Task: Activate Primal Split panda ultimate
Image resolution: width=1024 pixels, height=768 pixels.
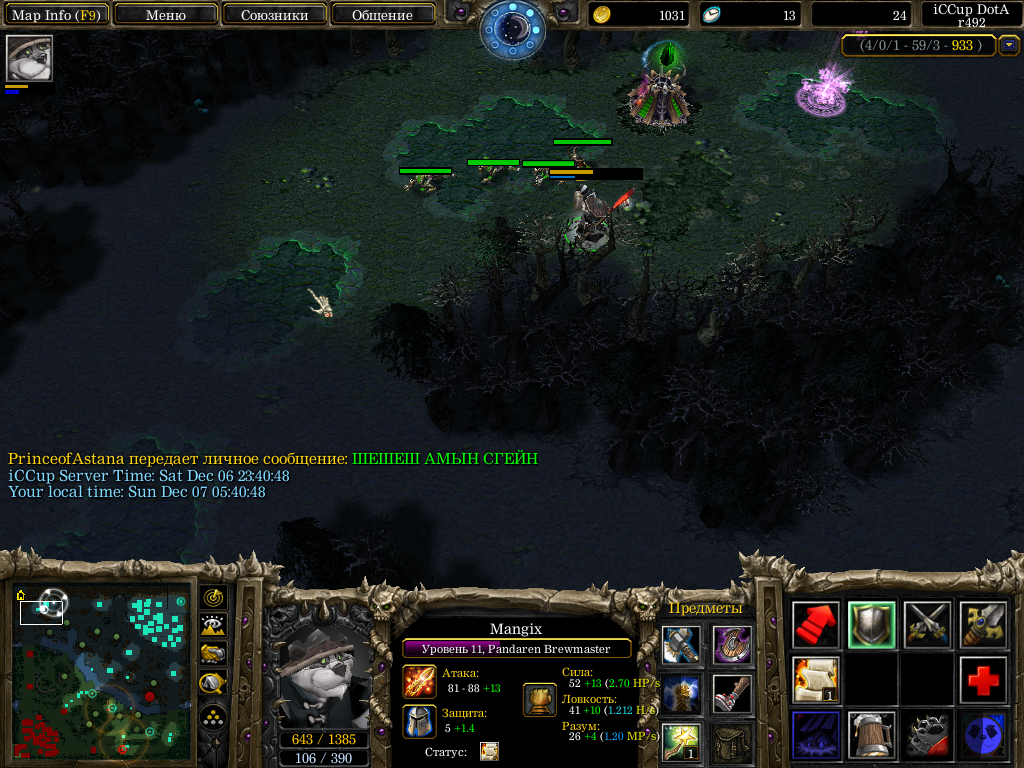Action: [984, 736]
